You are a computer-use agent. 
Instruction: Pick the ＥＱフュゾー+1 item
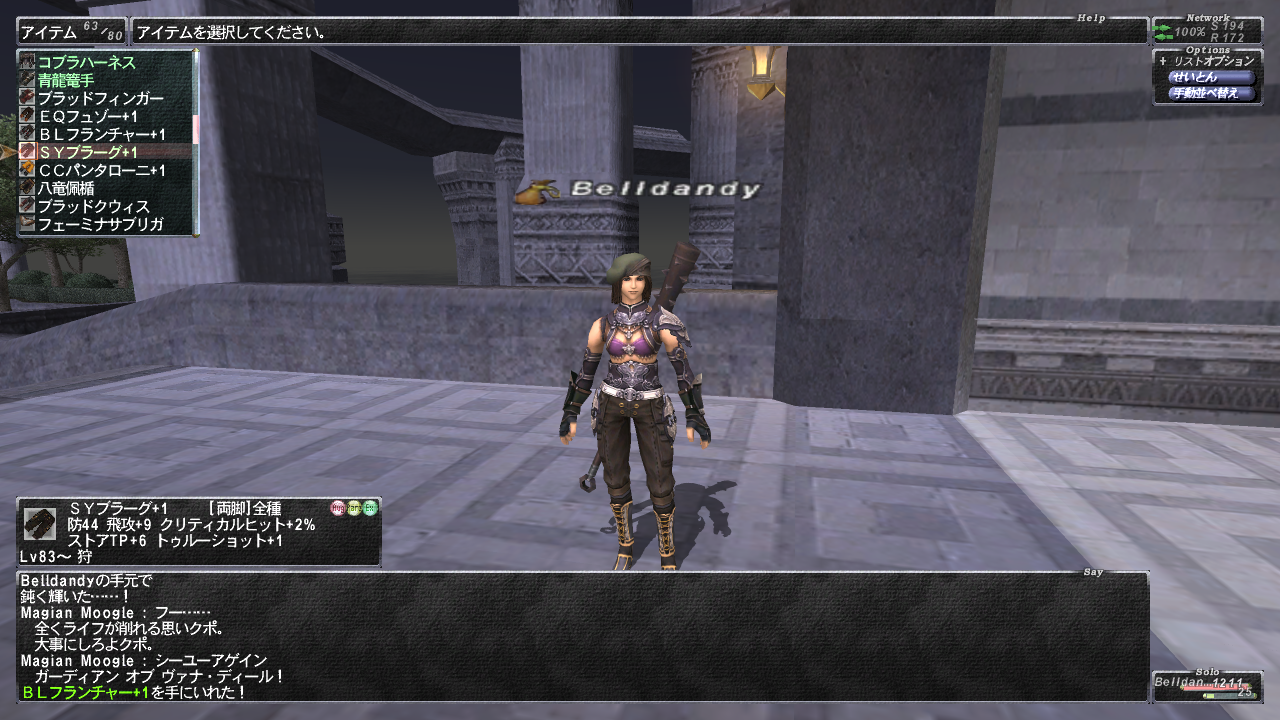click(88, 116)
